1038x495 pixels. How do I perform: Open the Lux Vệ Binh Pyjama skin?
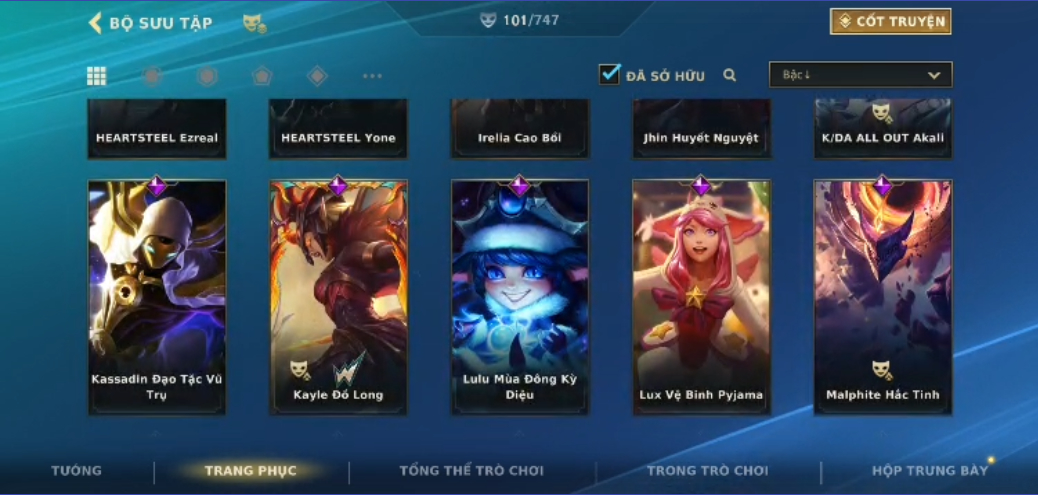click(x=701, y=297)
